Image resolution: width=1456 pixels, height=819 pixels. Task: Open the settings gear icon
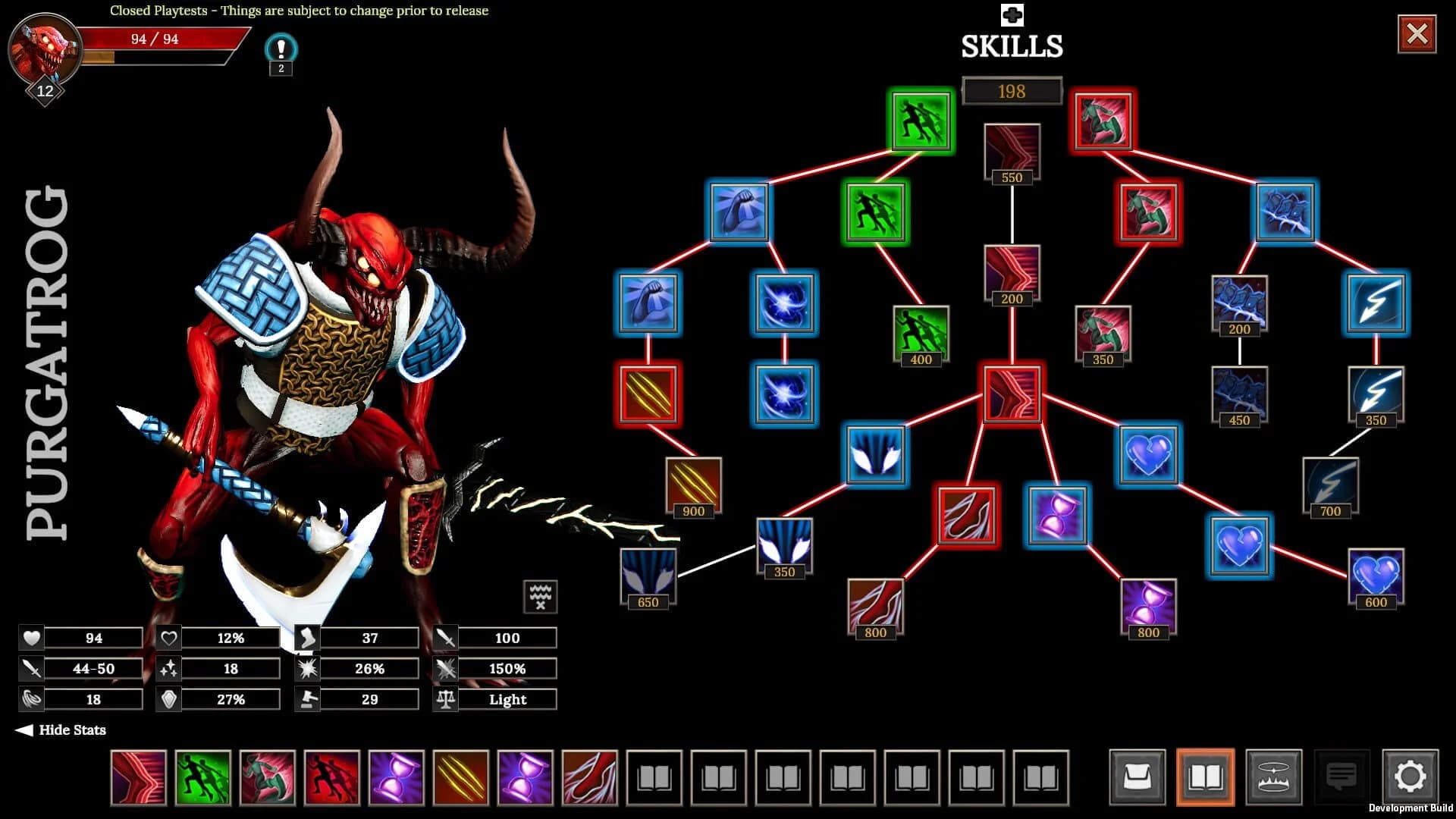tap(1410, 777)
